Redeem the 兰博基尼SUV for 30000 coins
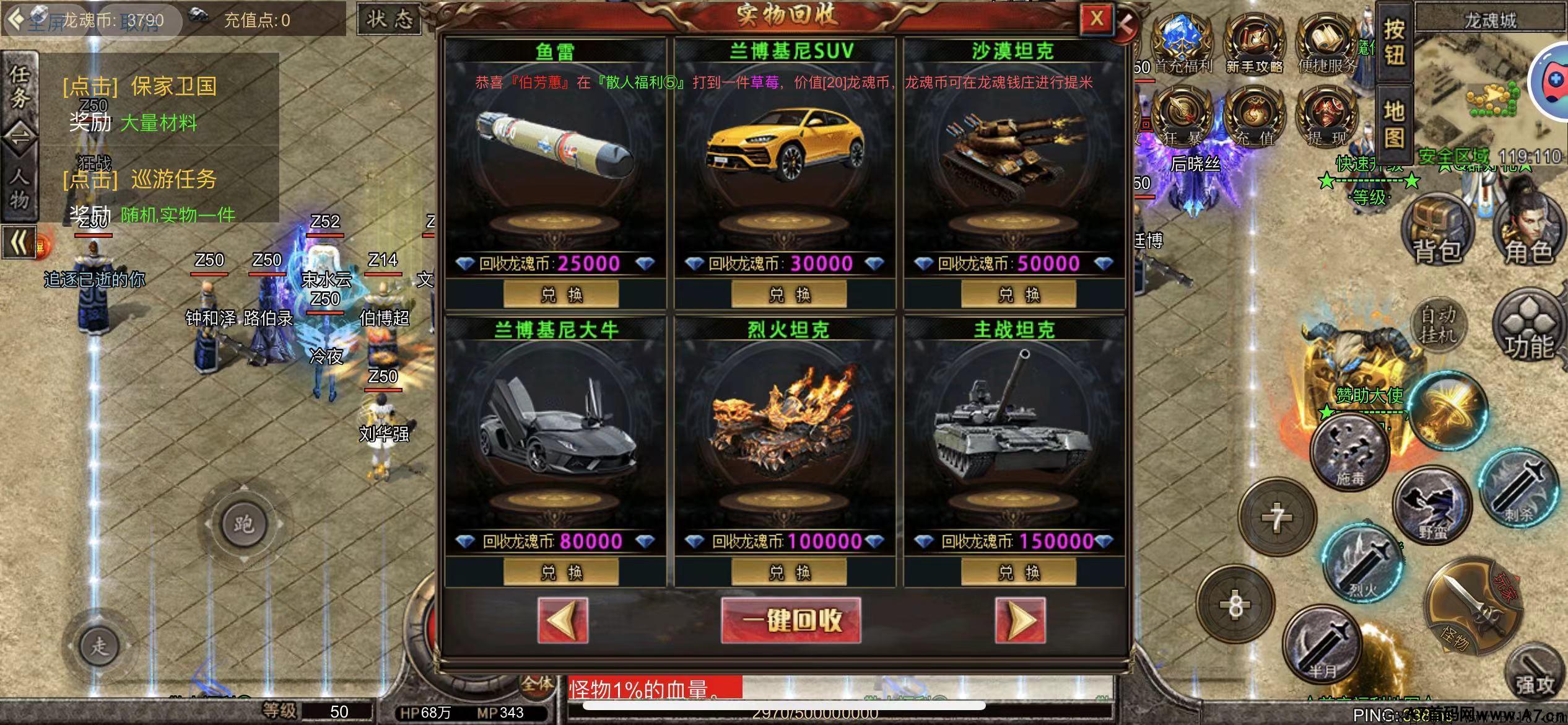The image size is (1568, 725). 789,294
